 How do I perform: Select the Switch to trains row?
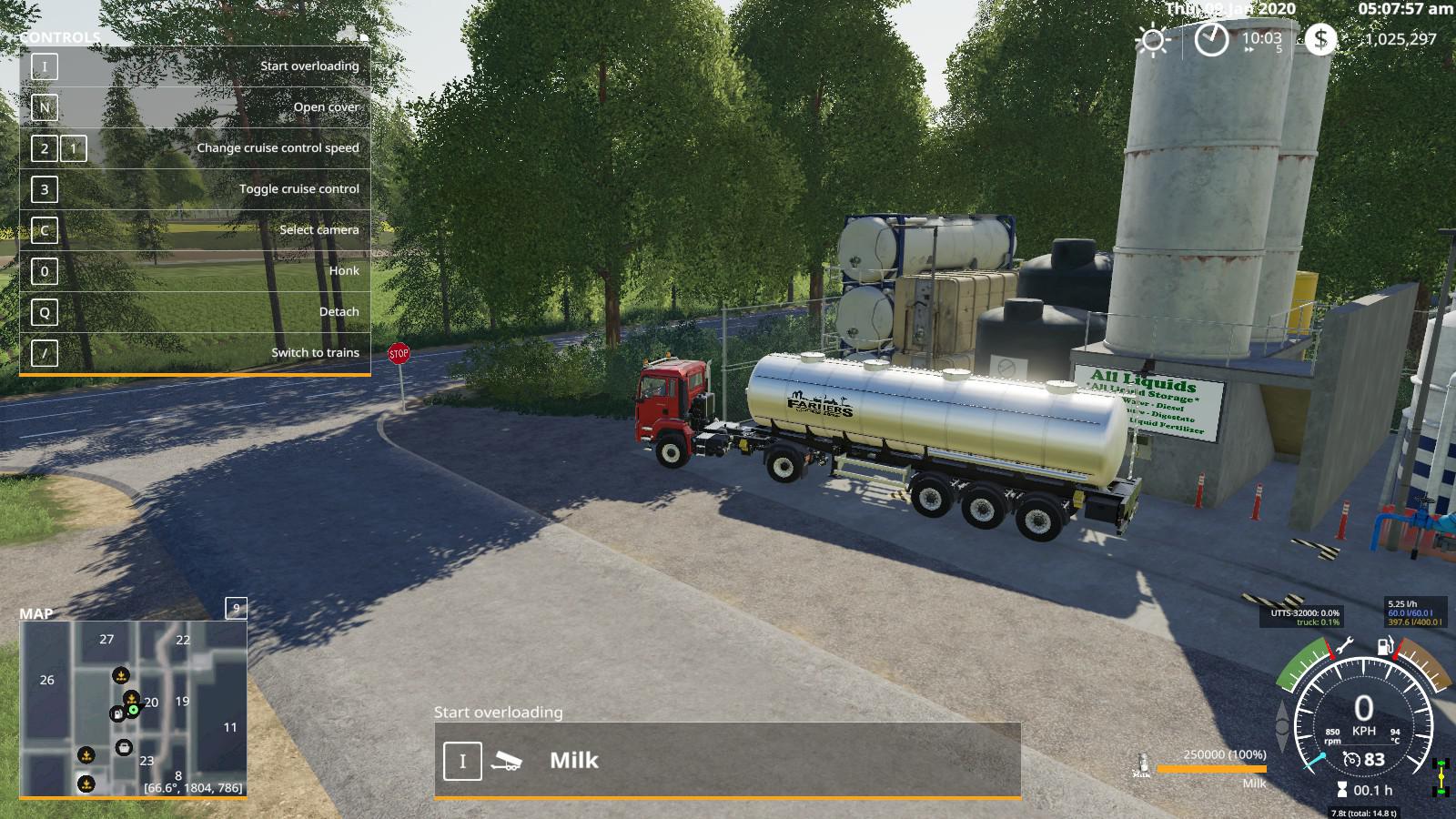pyautogui.click(x=195, y=353)
